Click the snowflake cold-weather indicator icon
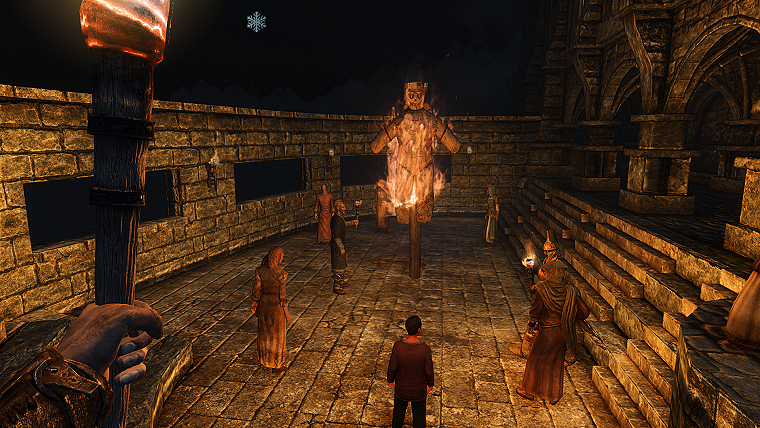 pyautogui.click(x=256, y=21)
